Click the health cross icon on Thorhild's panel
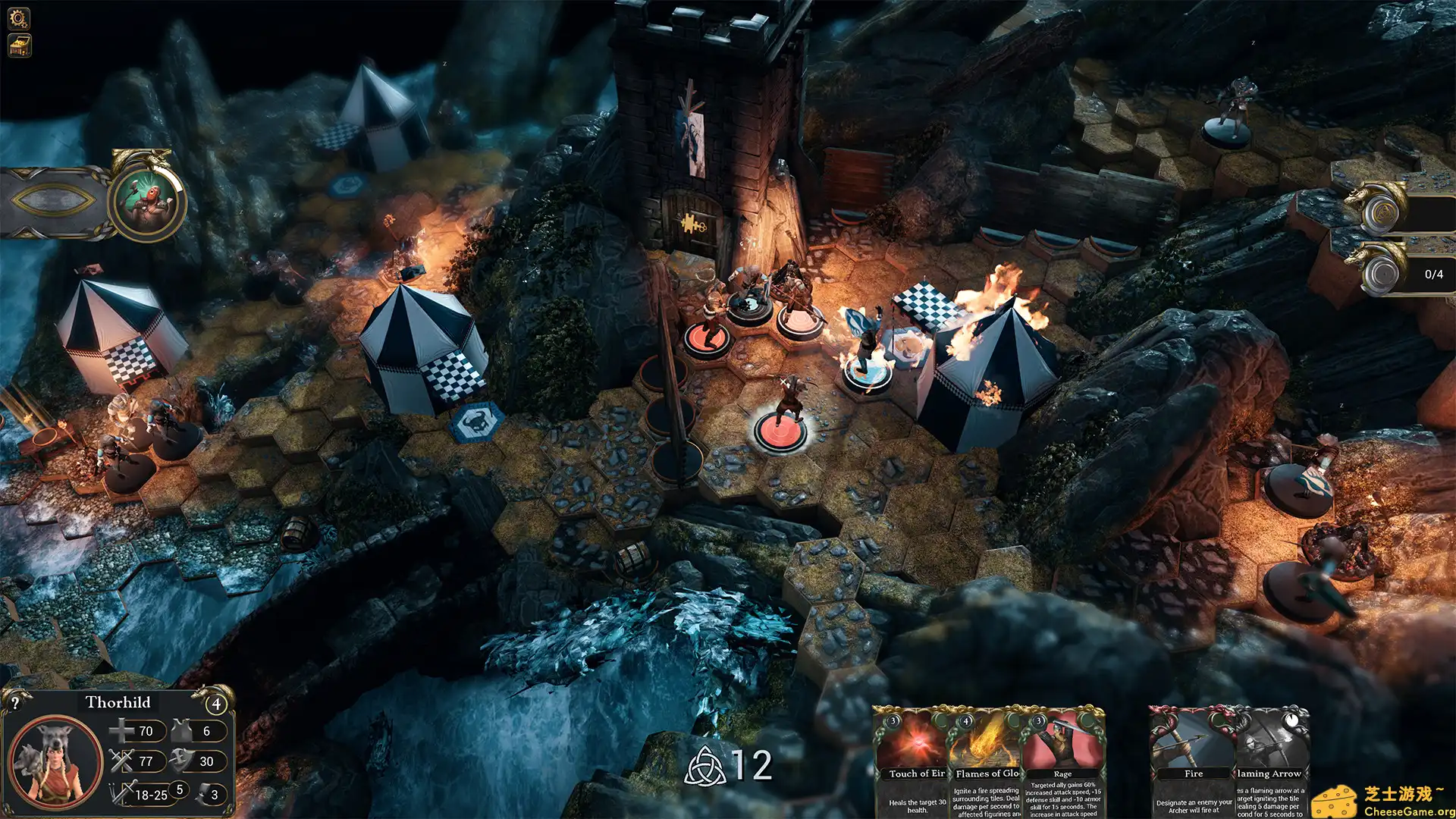Screen dimensions: 1456x819 (x=121, y=731)
